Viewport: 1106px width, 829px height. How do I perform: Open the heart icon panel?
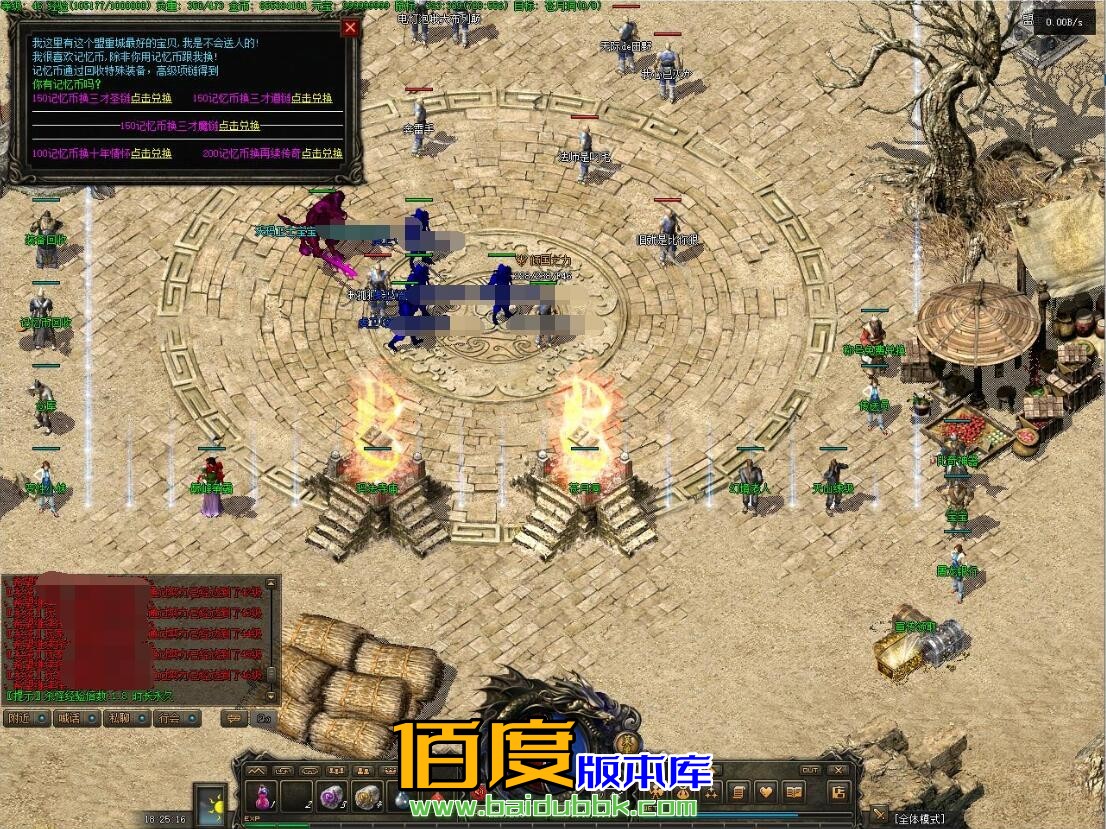pyautogui.click(x=765, y=792)
